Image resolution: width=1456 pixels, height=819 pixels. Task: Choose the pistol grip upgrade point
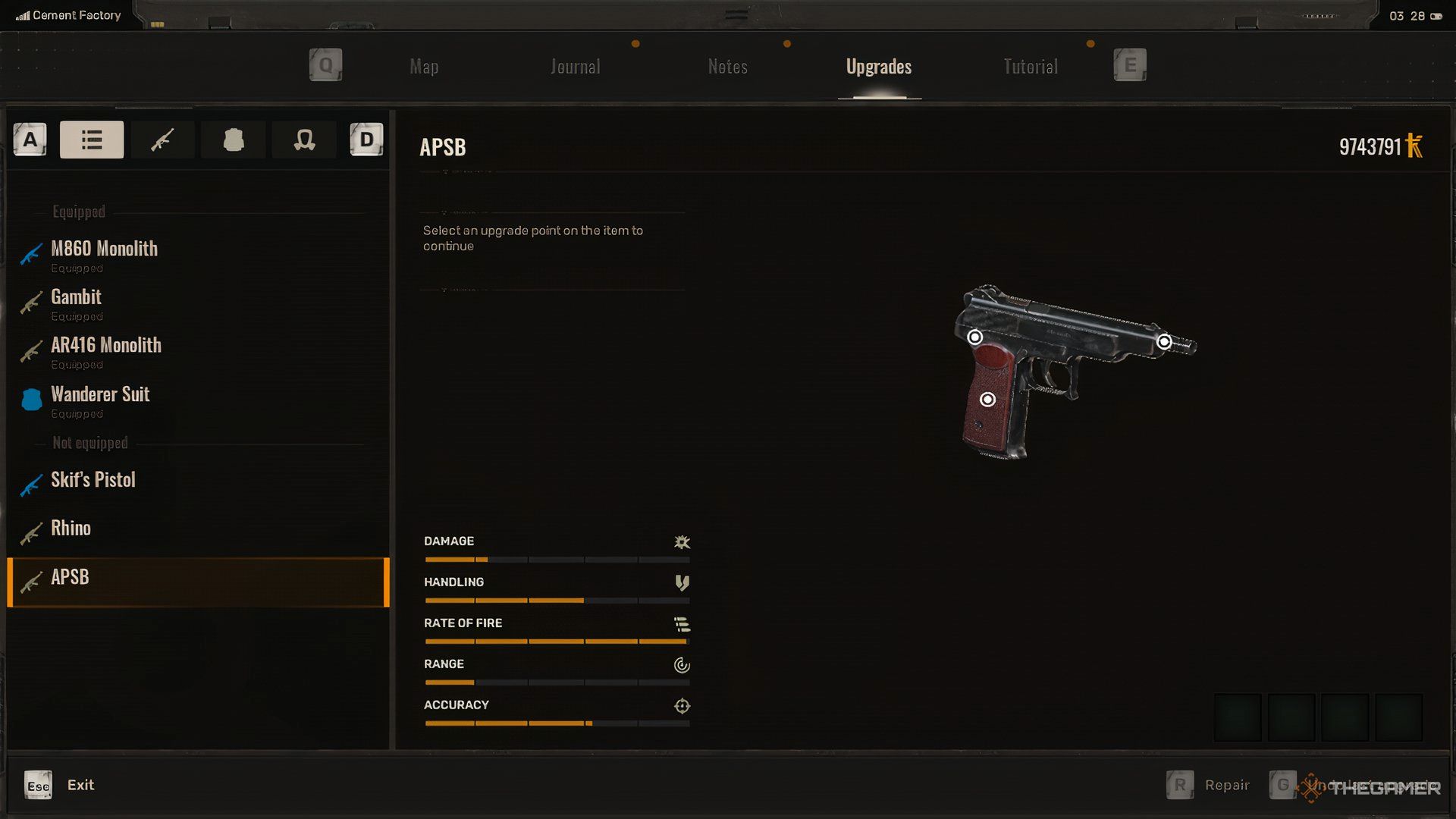[987, 400]
